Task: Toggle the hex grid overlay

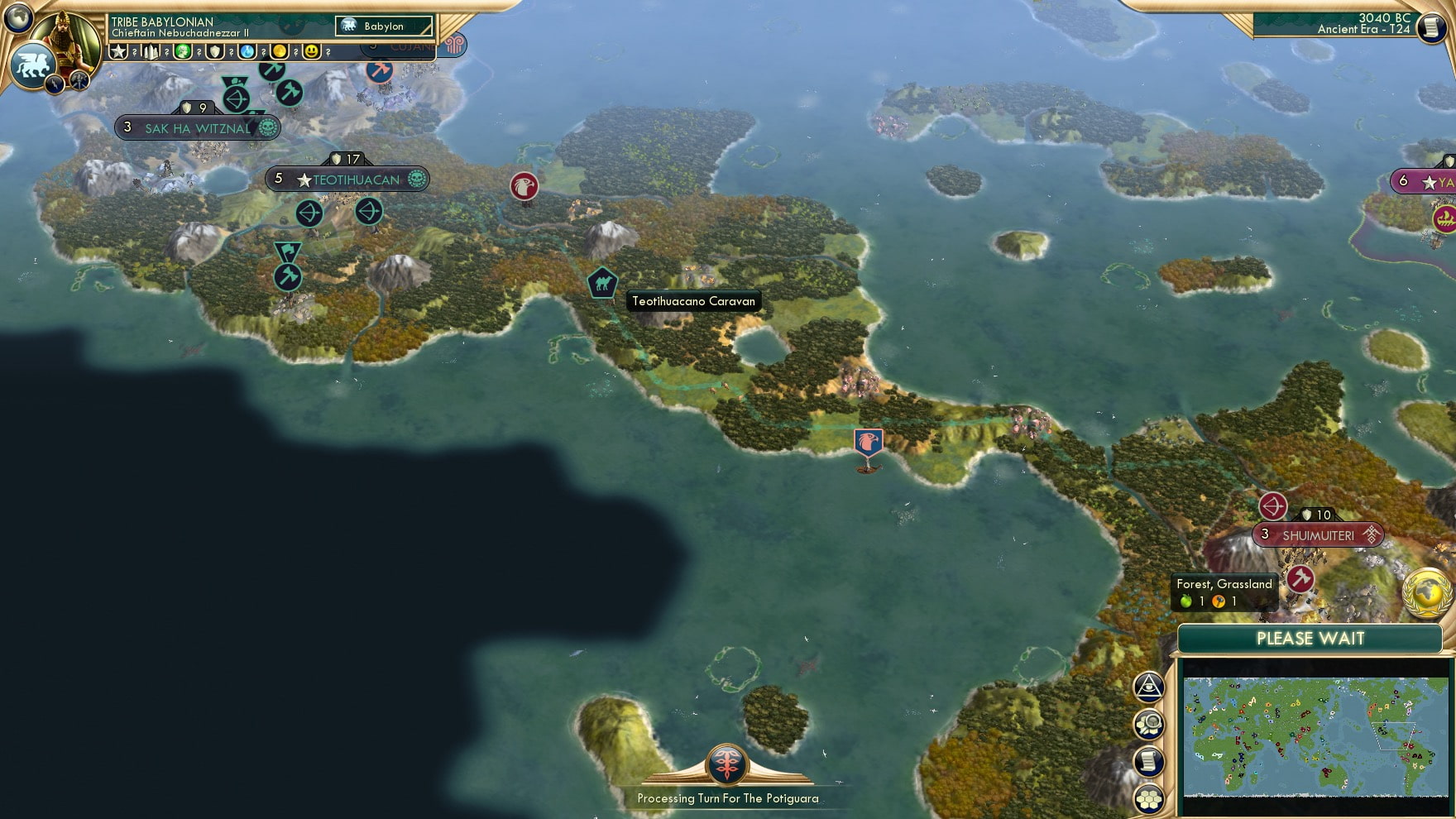Action: [1148, 797]
